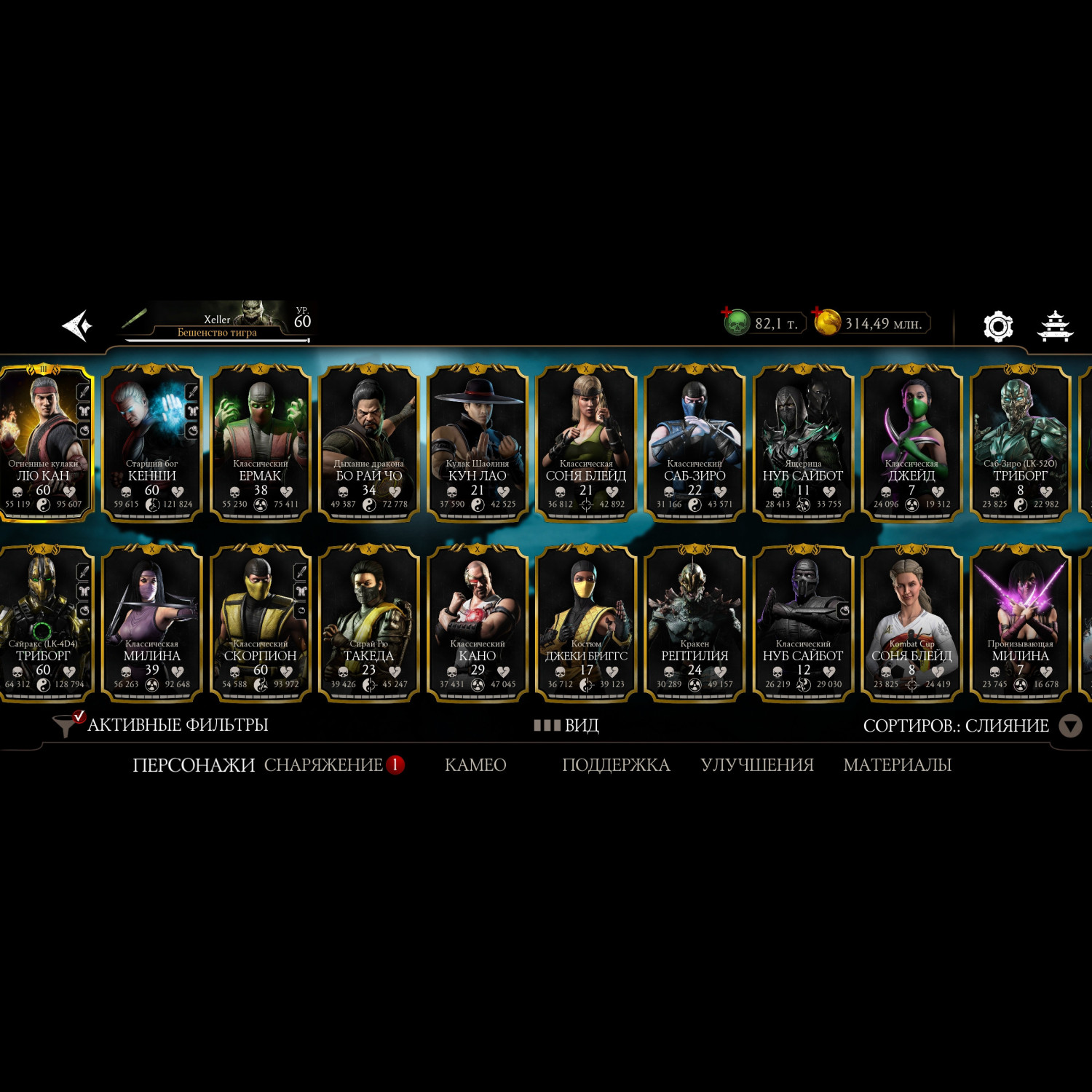Select the Рептилия Кракен card

pos(695,624)
